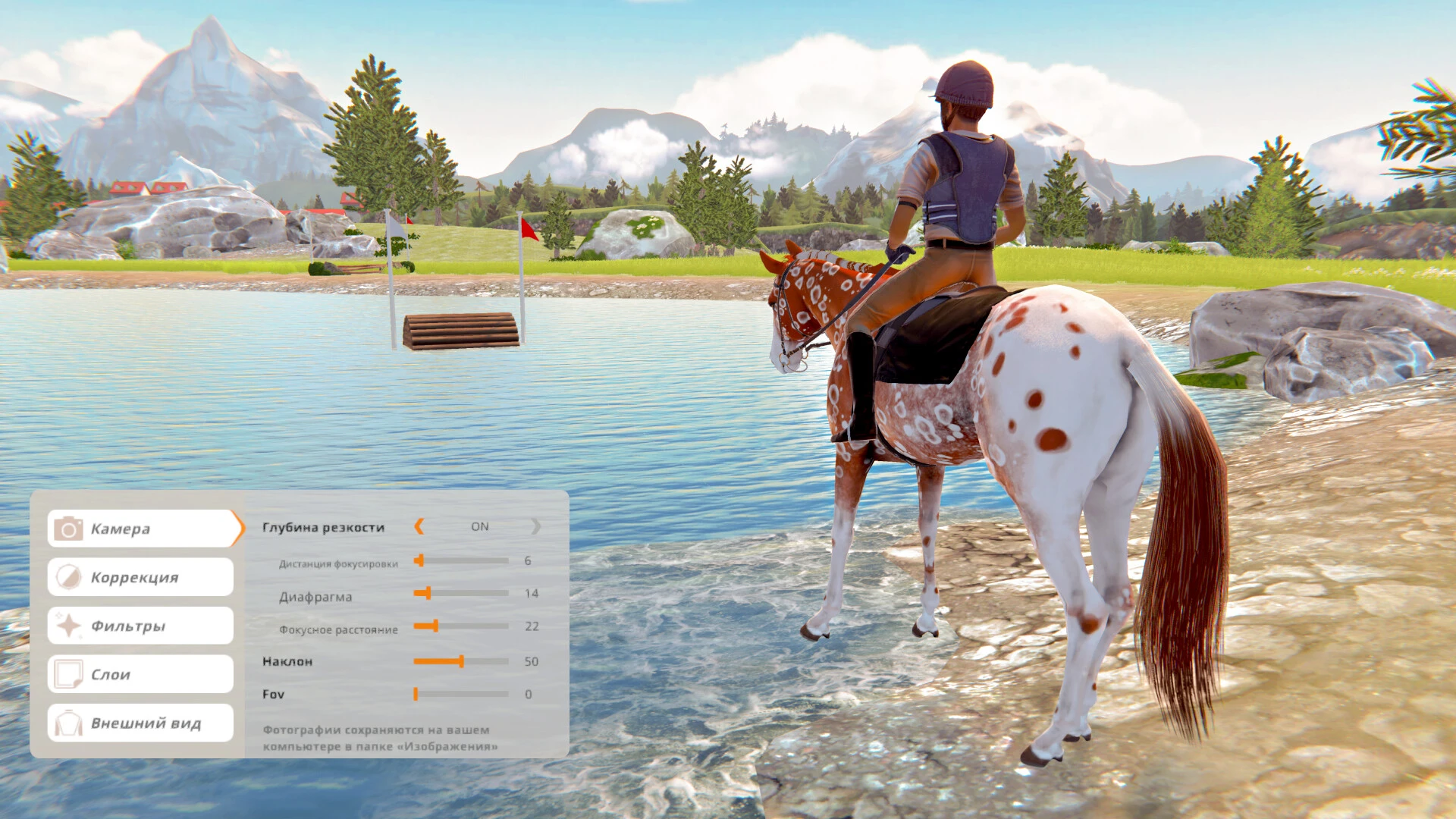Image resolution: width=1456 pixels, height=819 pixels.
Task: Click left arrow for Глубина резкости
Action: 419,526
